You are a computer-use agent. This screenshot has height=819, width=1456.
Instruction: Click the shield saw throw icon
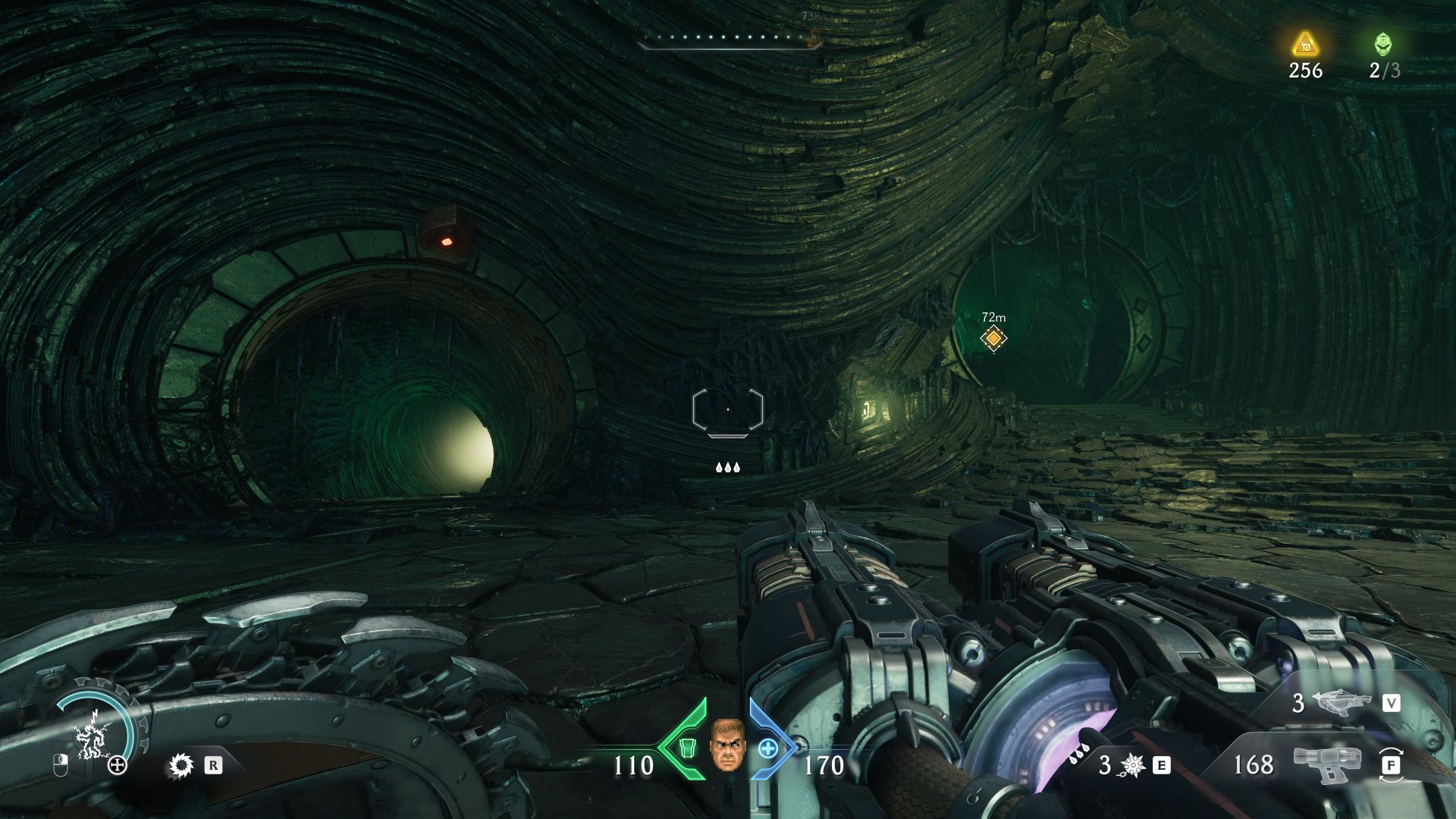(182, 766)
